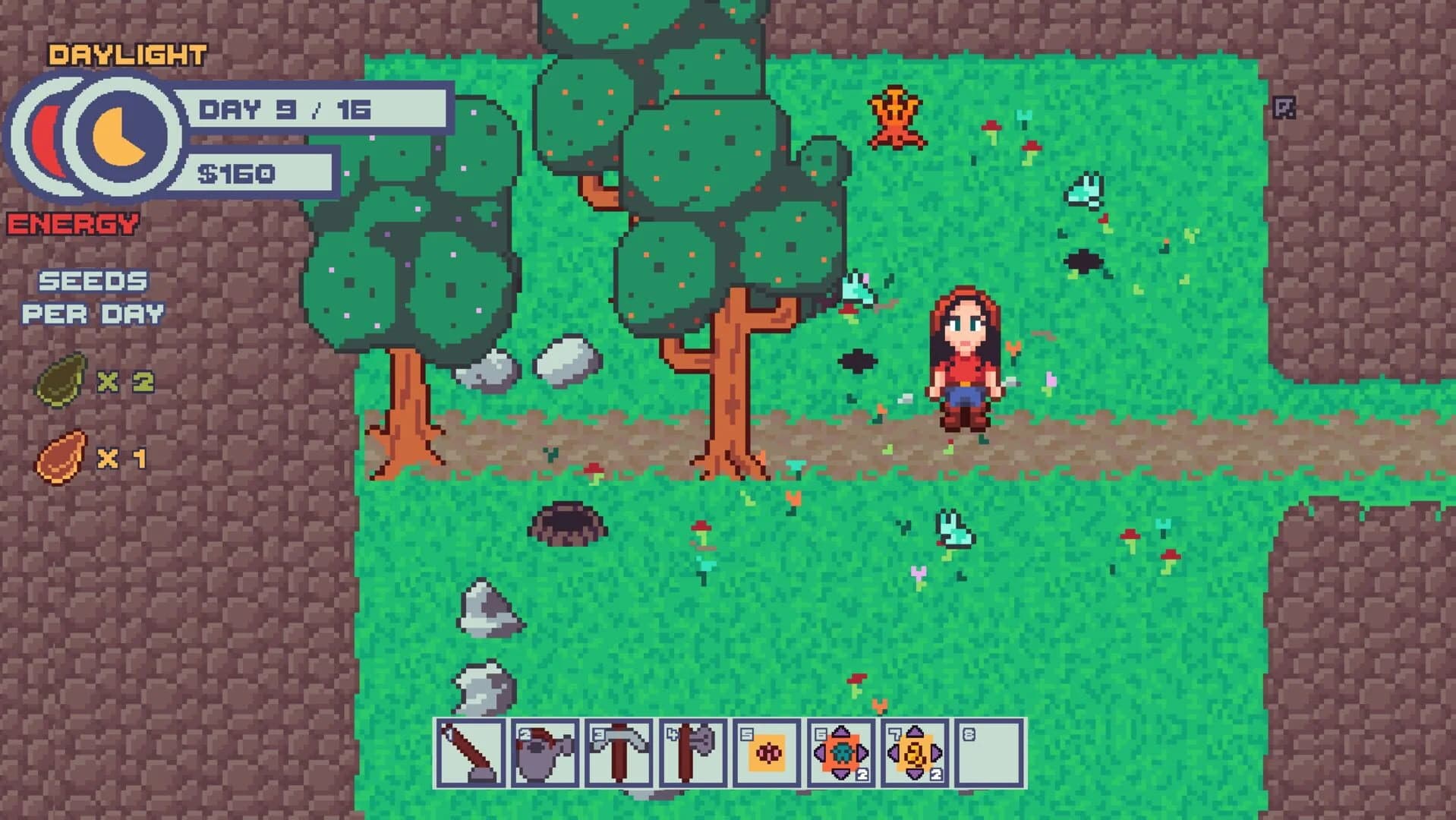Click the Energy crescent meter
The image size is (1456, 820).
point(47,140)
